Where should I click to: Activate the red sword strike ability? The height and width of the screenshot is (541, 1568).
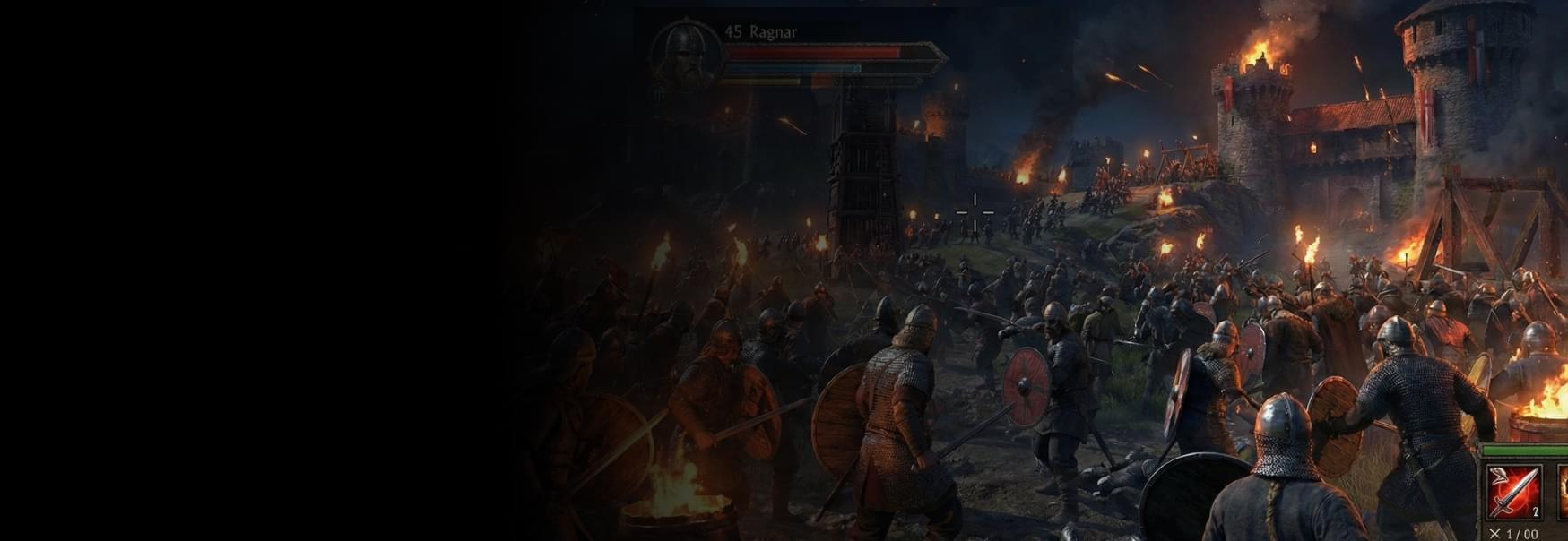point(1513,492)
